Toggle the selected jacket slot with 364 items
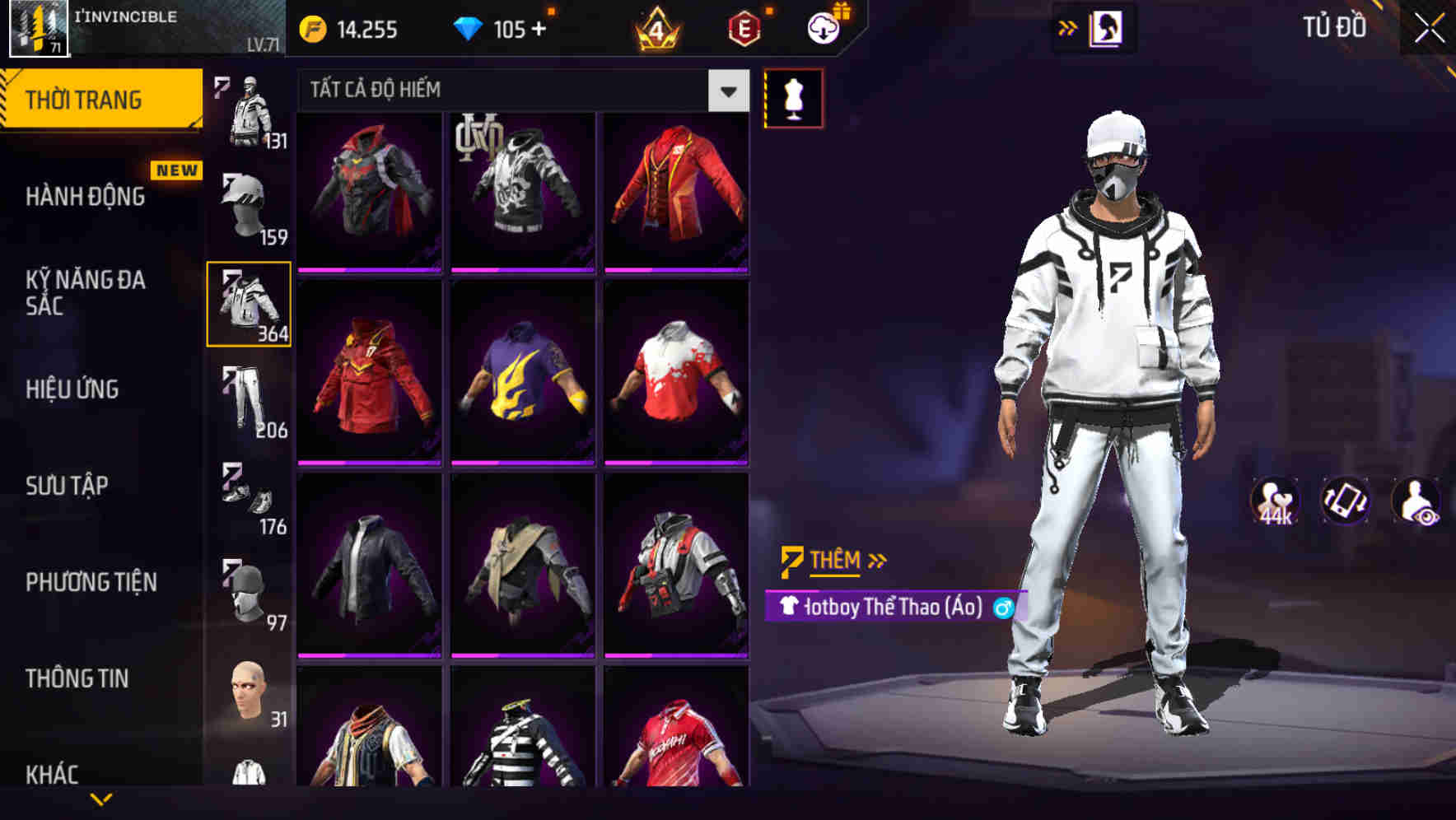1456x820 pixels. point(249,303)
